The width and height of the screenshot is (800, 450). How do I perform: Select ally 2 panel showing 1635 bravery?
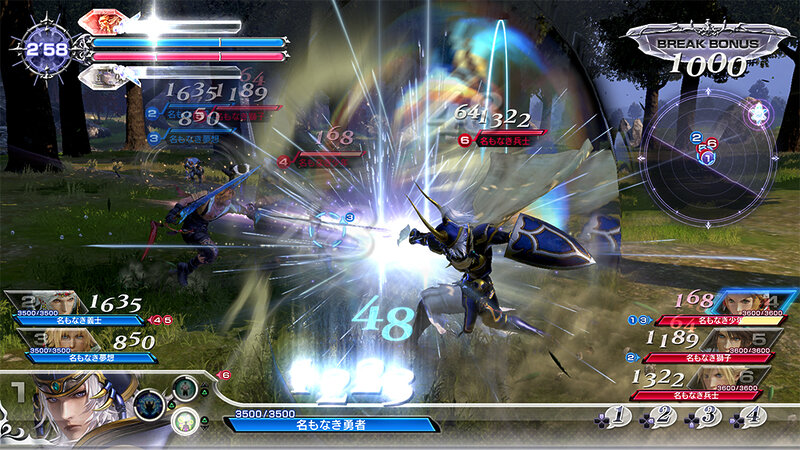(72, 308)
